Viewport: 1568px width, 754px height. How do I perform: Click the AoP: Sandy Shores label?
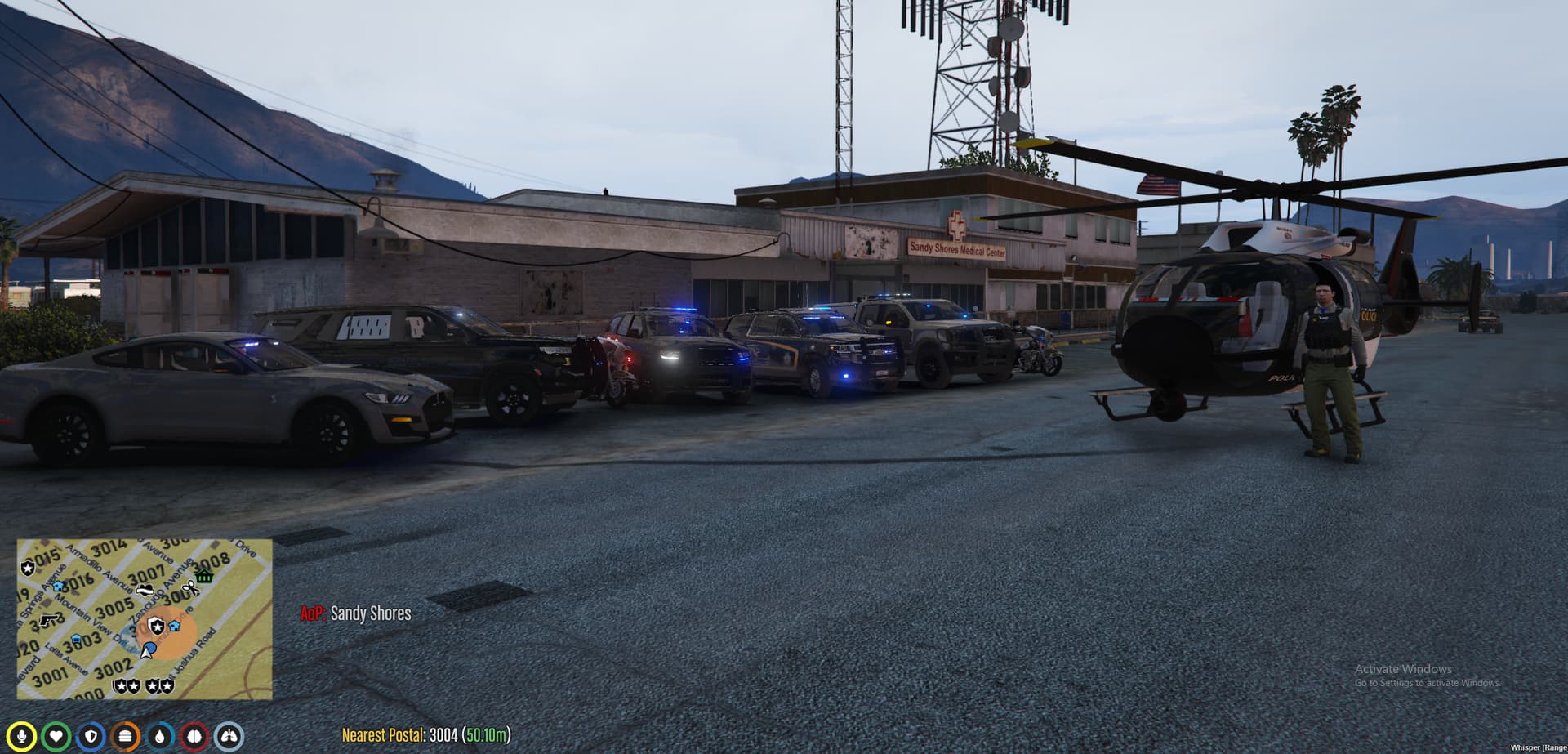355,614
